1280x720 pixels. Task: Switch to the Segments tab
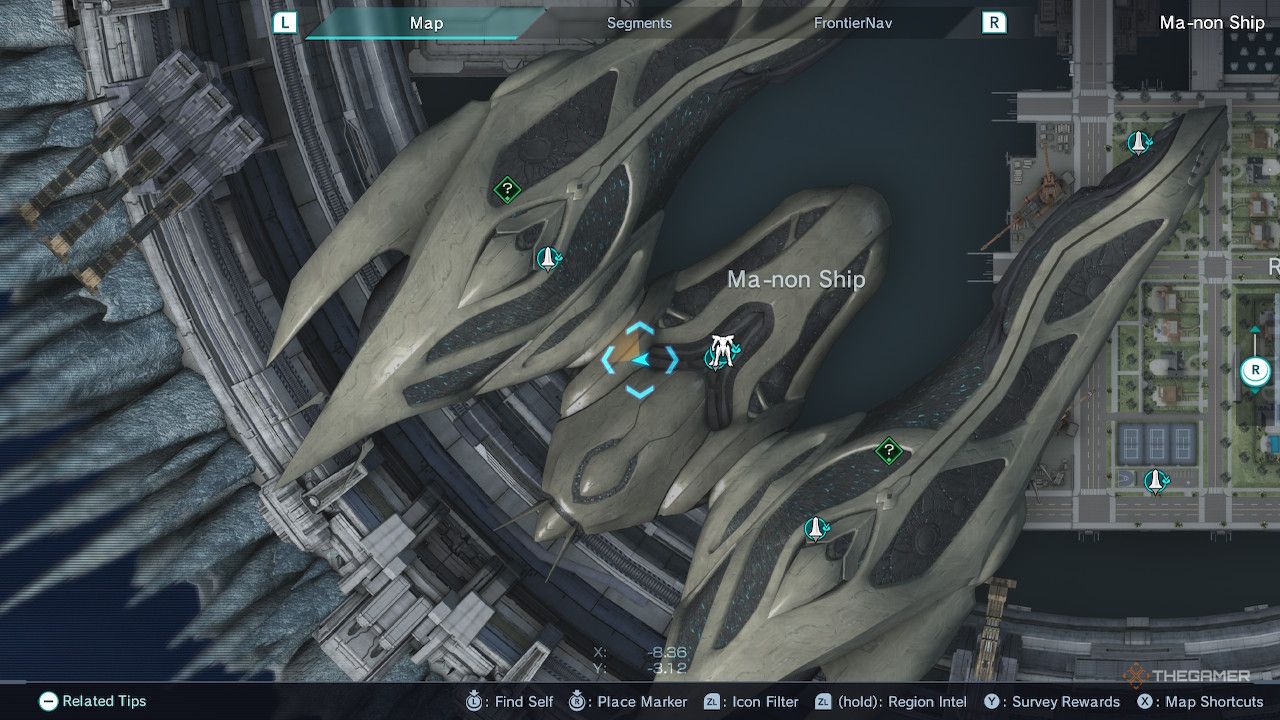coord(638,22)
